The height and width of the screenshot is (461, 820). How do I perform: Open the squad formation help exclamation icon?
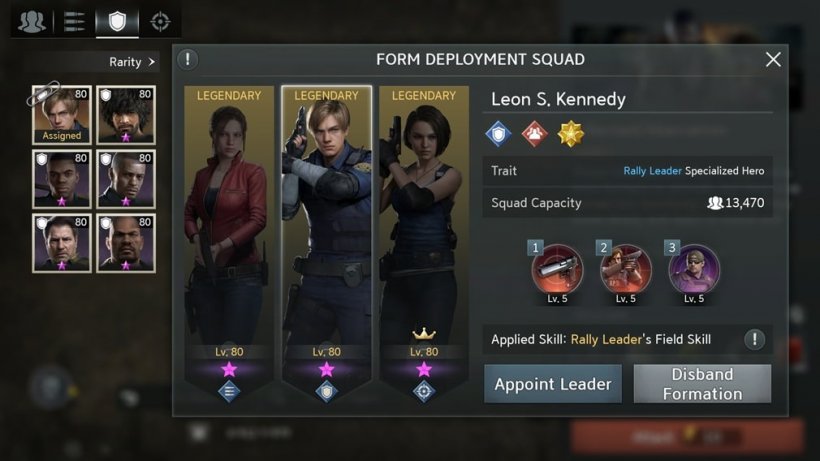coord(189,59)
